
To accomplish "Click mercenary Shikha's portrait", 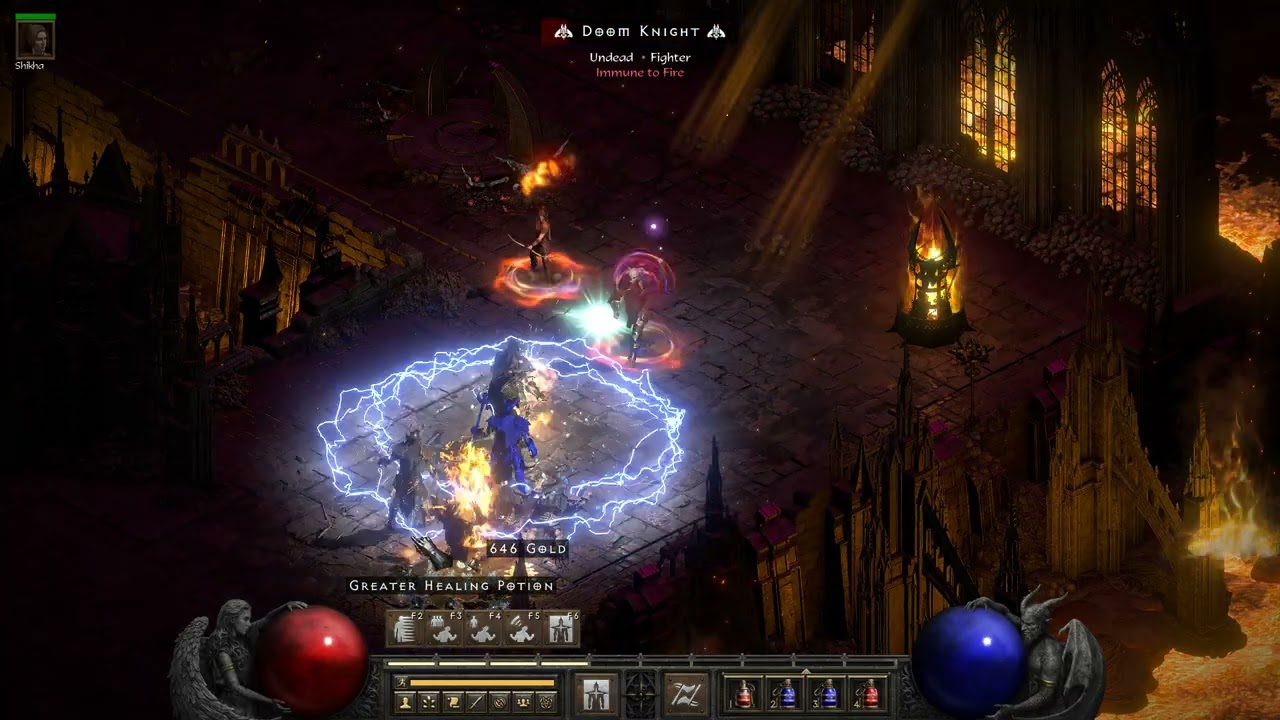I will click(x=36, y=39).
